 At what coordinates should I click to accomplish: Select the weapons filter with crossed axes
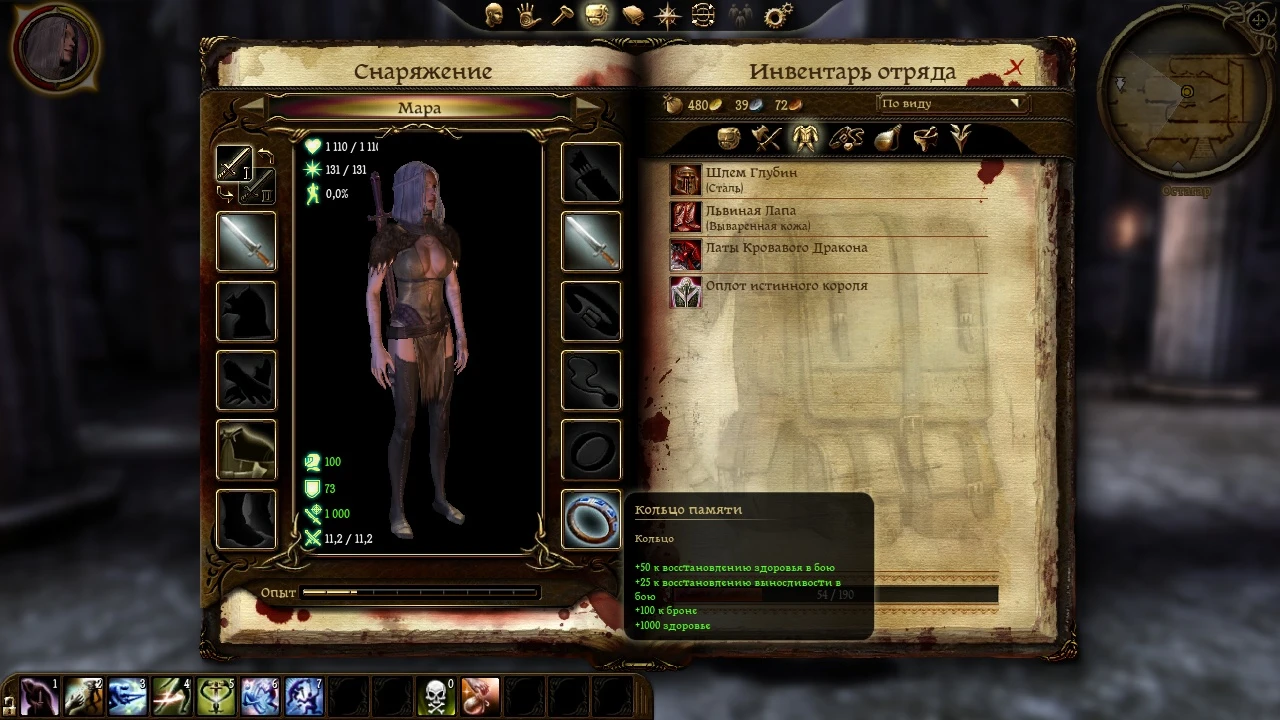pos(765,139)
